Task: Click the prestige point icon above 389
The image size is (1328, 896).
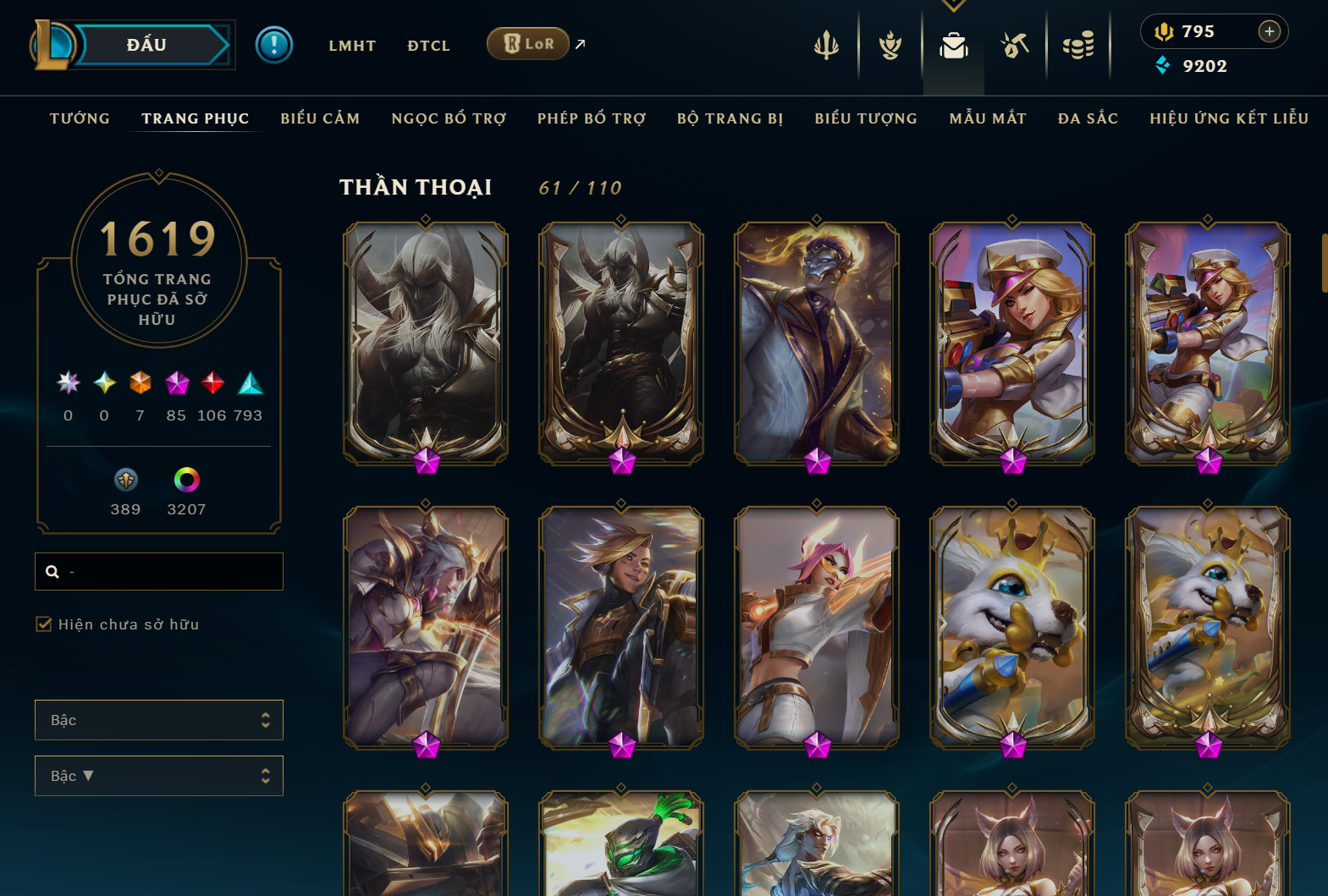Action: pyautogui.click(x=125, y=480)
